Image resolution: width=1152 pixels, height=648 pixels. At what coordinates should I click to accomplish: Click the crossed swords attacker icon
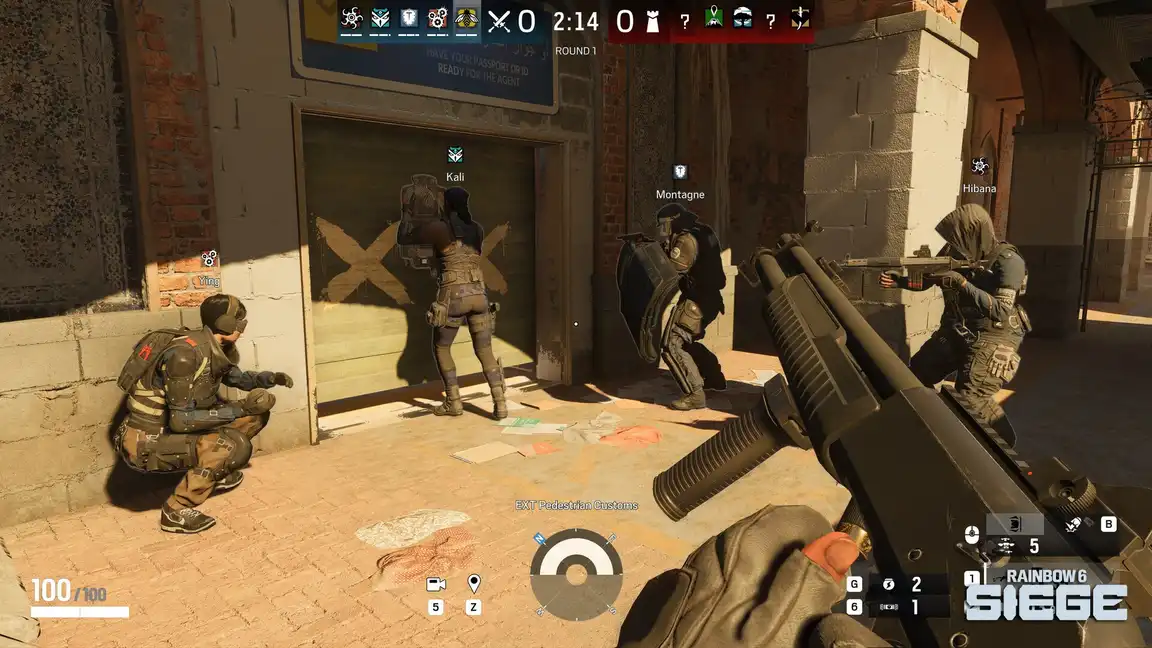coord(499,21)
